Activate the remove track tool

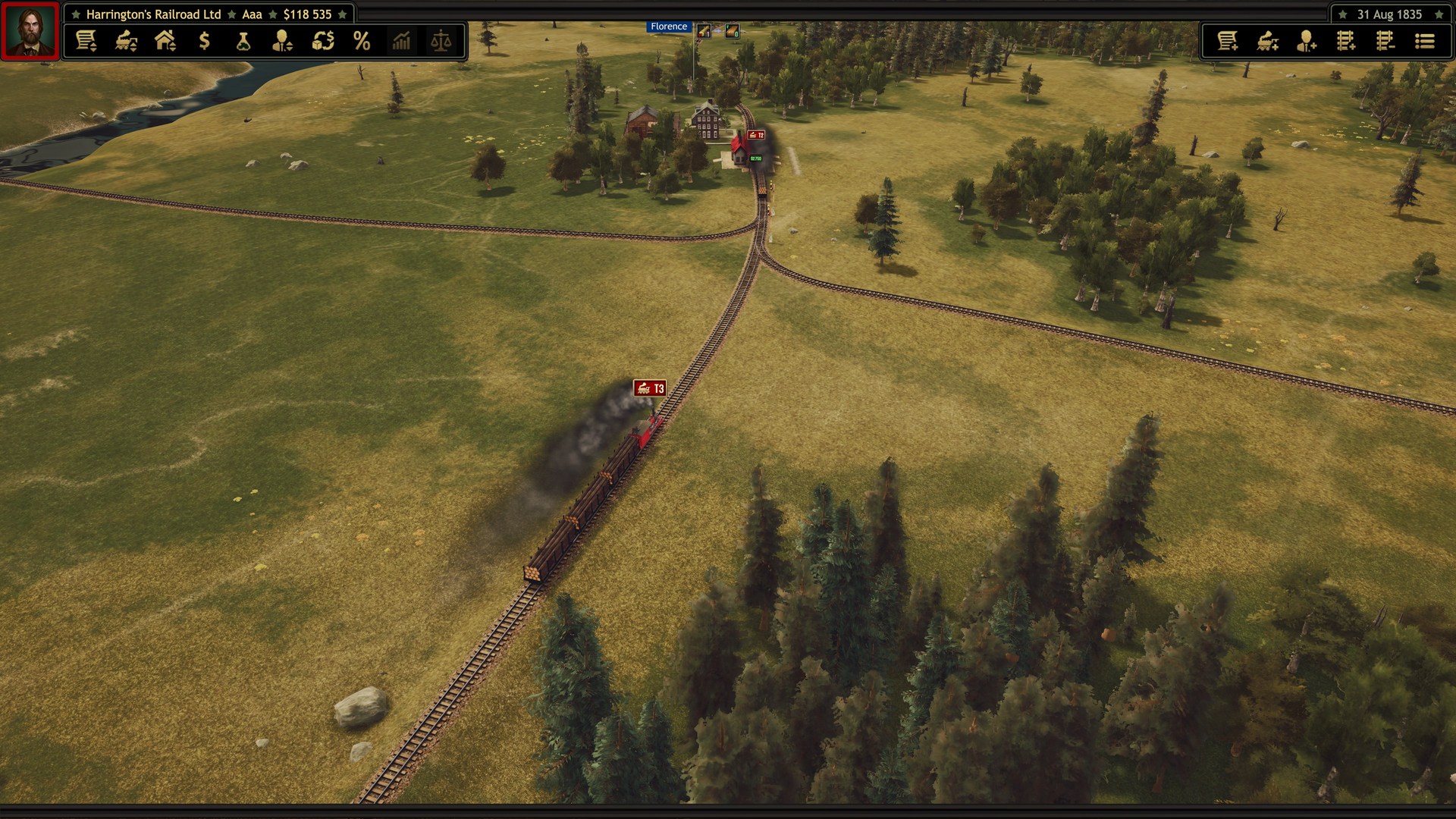point(1385,41)
